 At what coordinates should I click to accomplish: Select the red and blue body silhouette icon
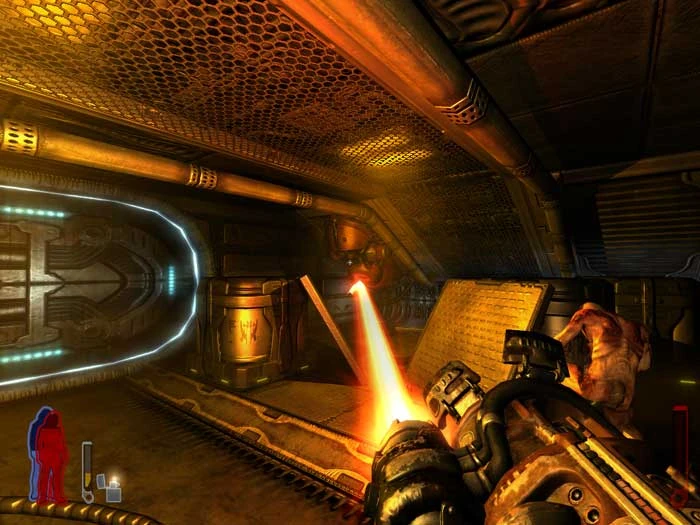coord(48,455)
